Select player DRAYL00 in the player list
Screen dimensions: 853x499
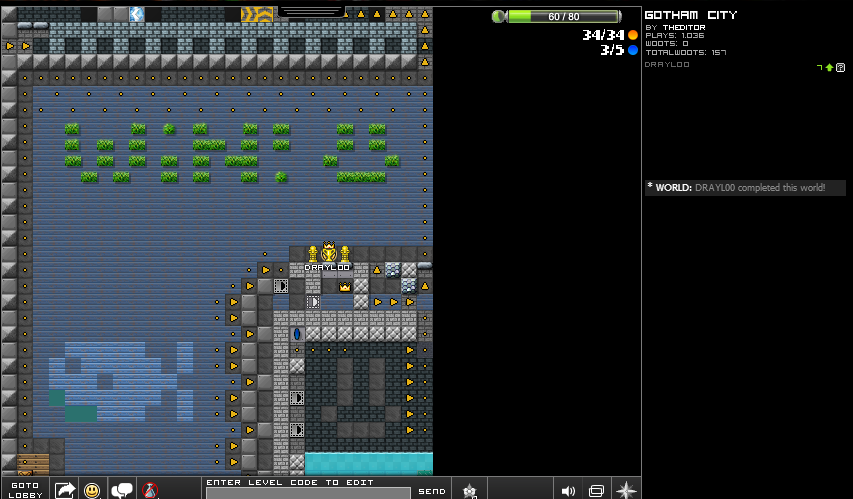(667, 64)
